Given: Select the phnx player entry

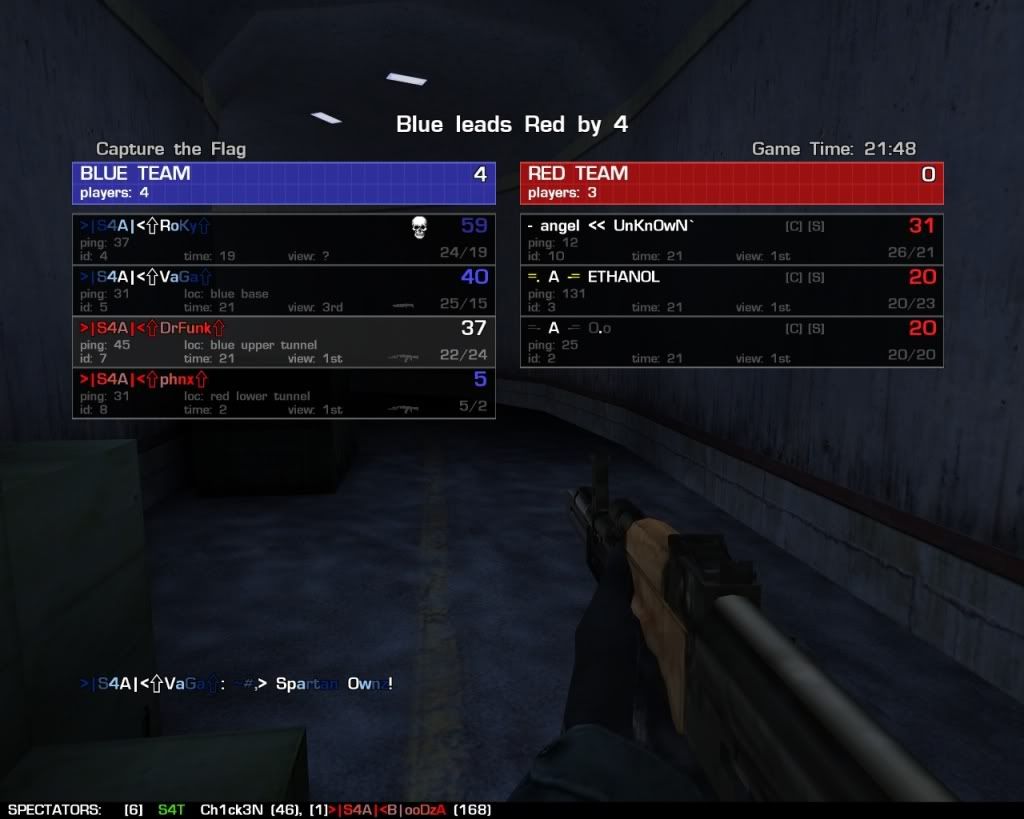Looking at the screenshot, I should coord(283,392).
